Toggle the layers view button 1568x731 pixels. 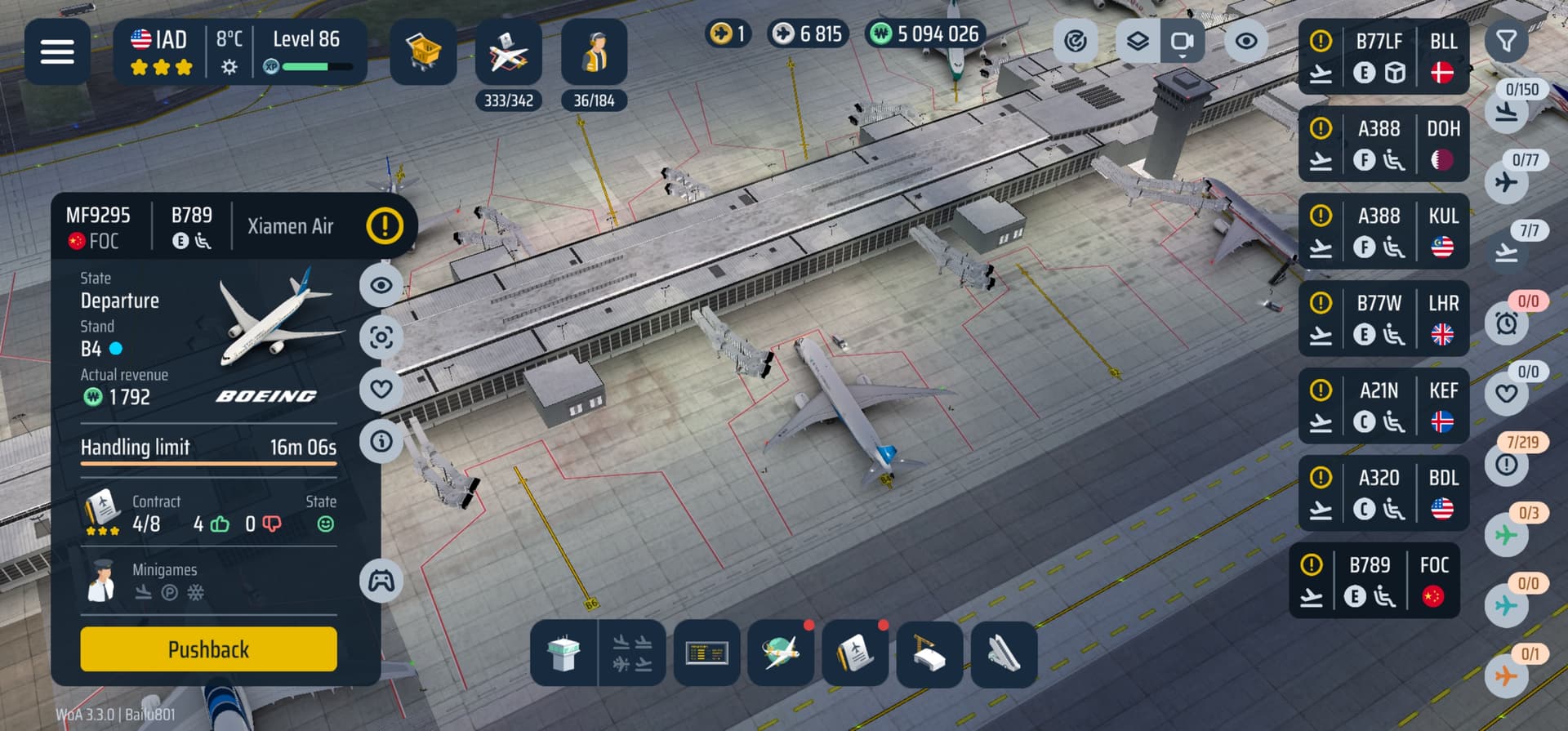pyautogui.click(x=1138, y=41)
